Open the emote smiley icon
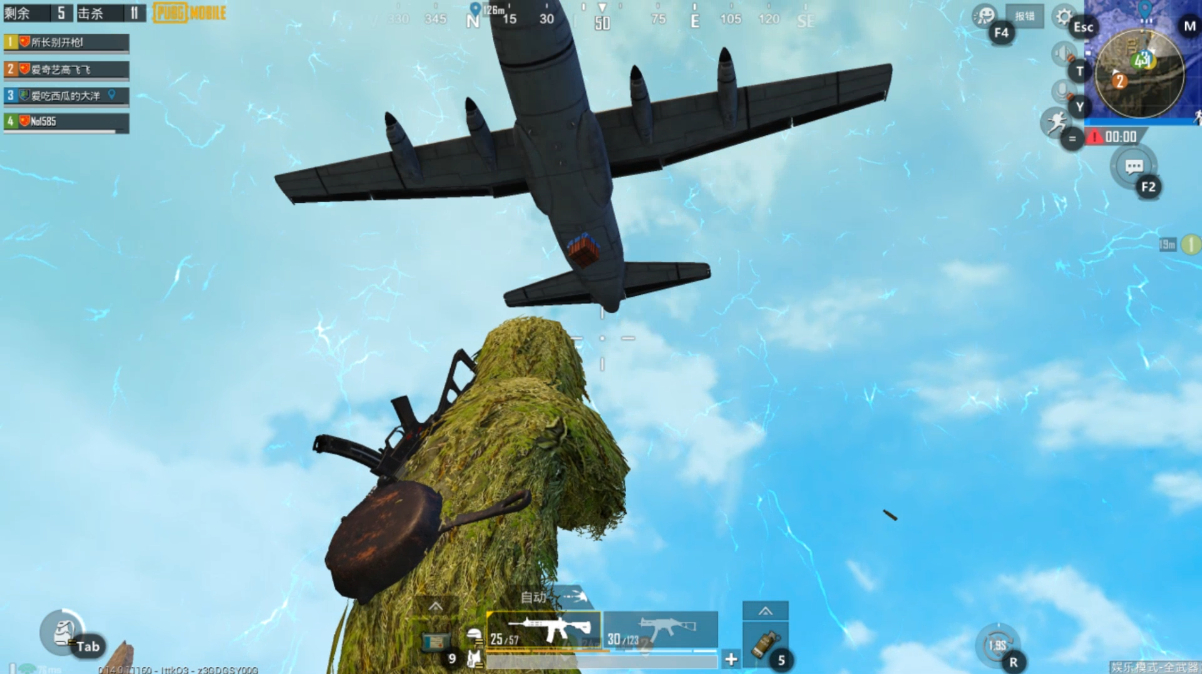 985,16
